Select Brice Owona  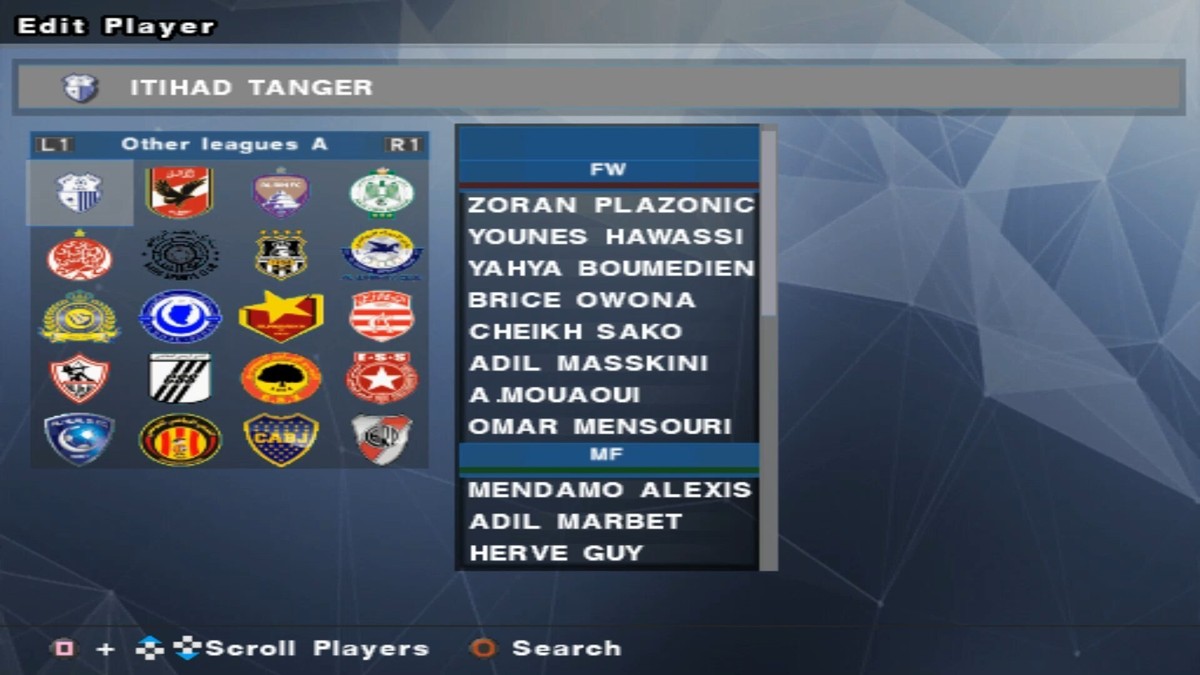click(582, 300)
